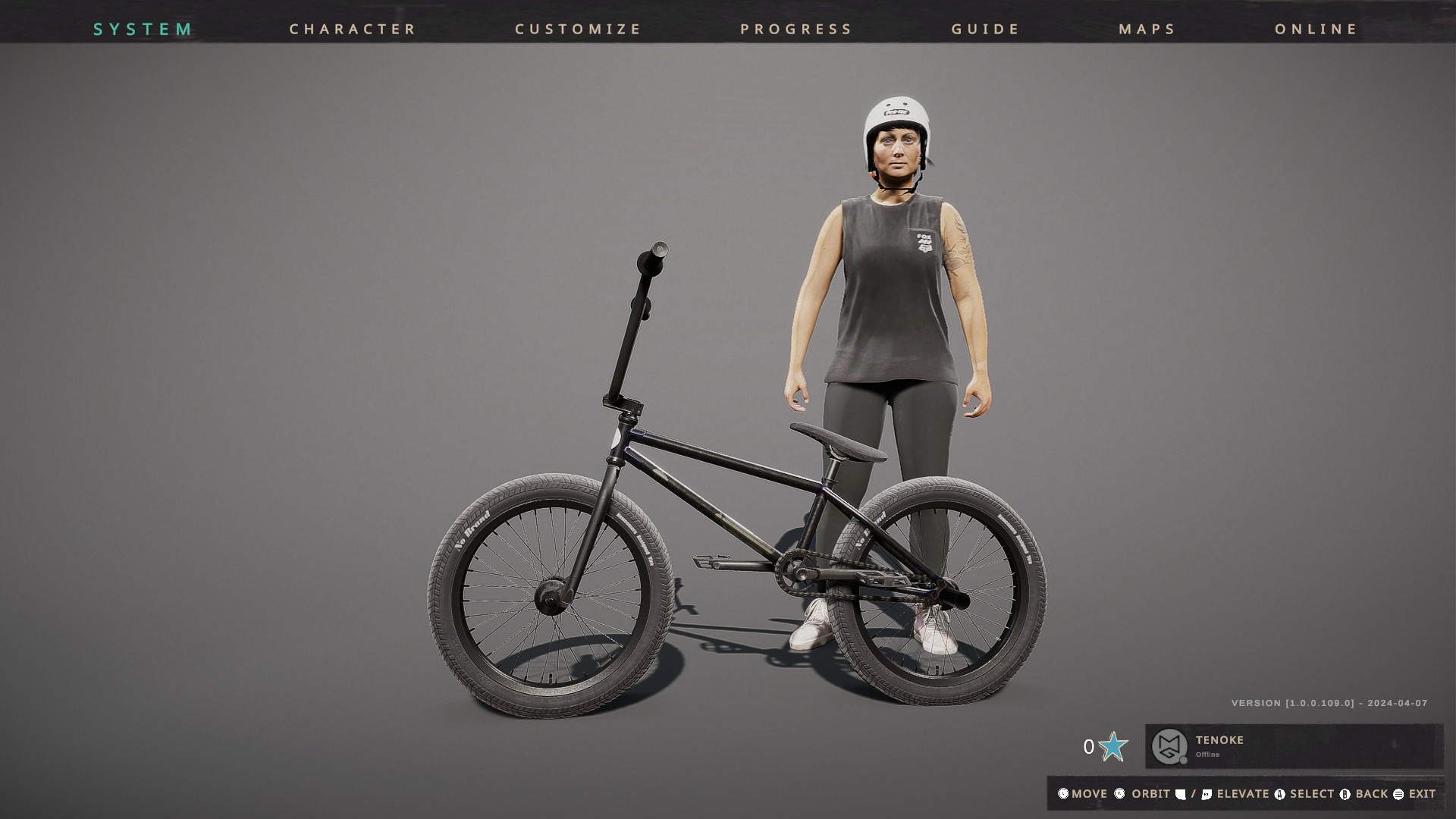The height and width of the screenshot is (819, 1456).
Task: Switch to the Character tab
Action: (353, 29)
